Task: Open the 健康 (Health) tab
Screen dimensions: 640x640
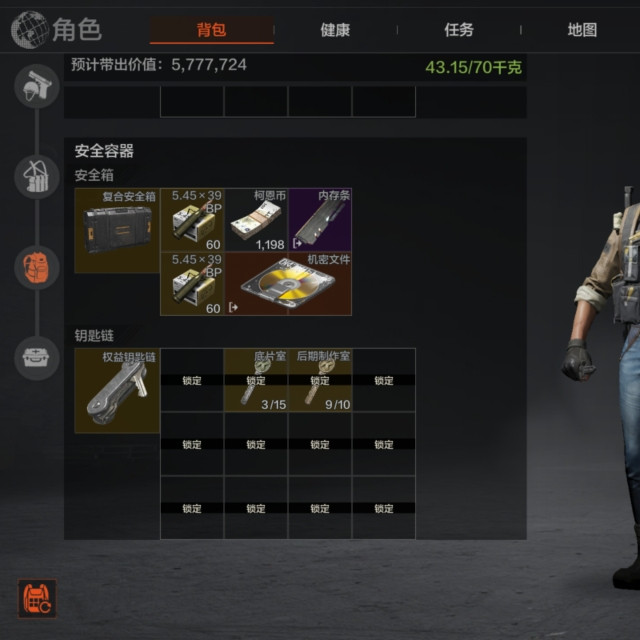Action: tap(335, 30)
